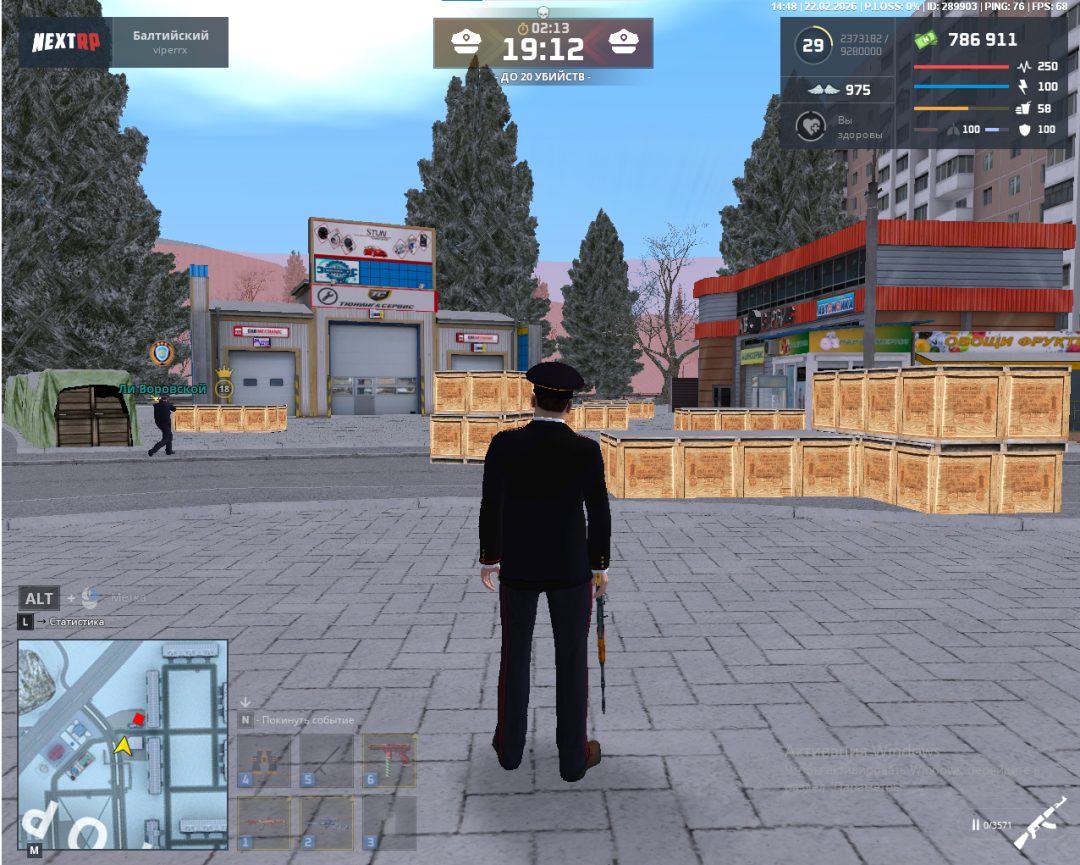Click the red square marker on minimap

[139, 719]
